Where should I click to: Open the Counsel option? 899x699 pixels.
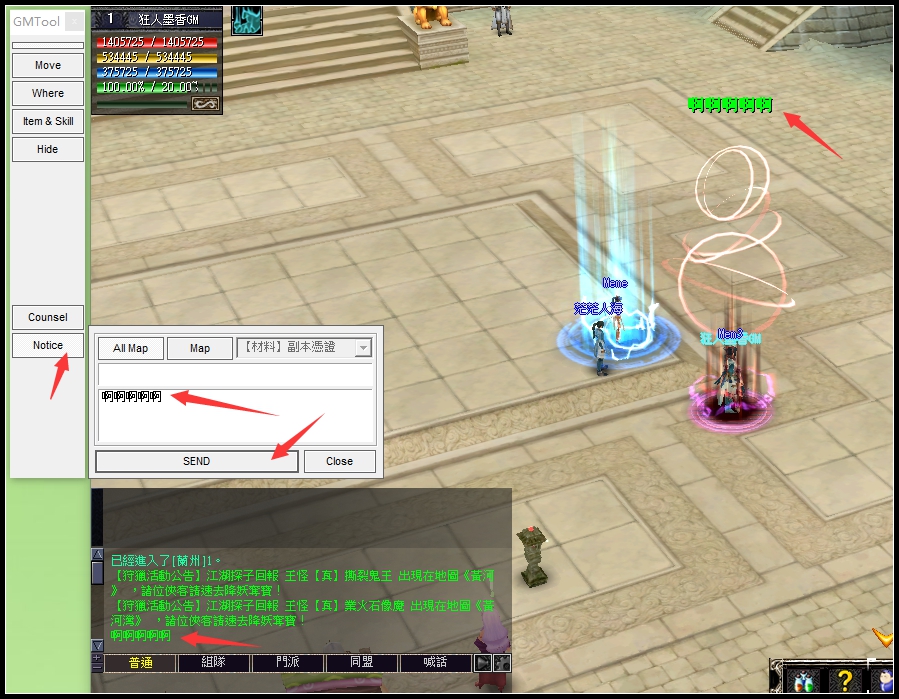47,317
